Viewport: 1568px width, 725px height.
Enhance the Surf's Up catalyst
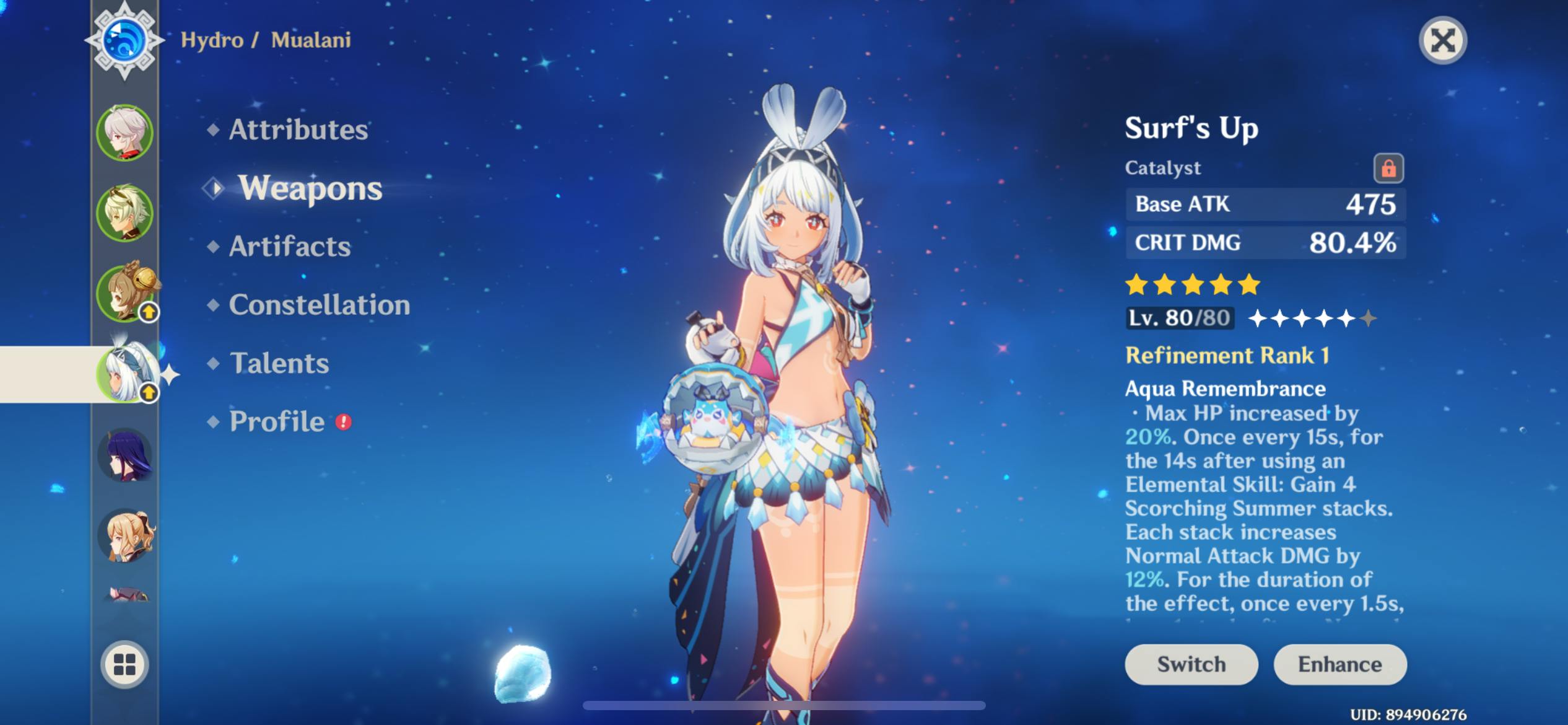point(1339,664)
